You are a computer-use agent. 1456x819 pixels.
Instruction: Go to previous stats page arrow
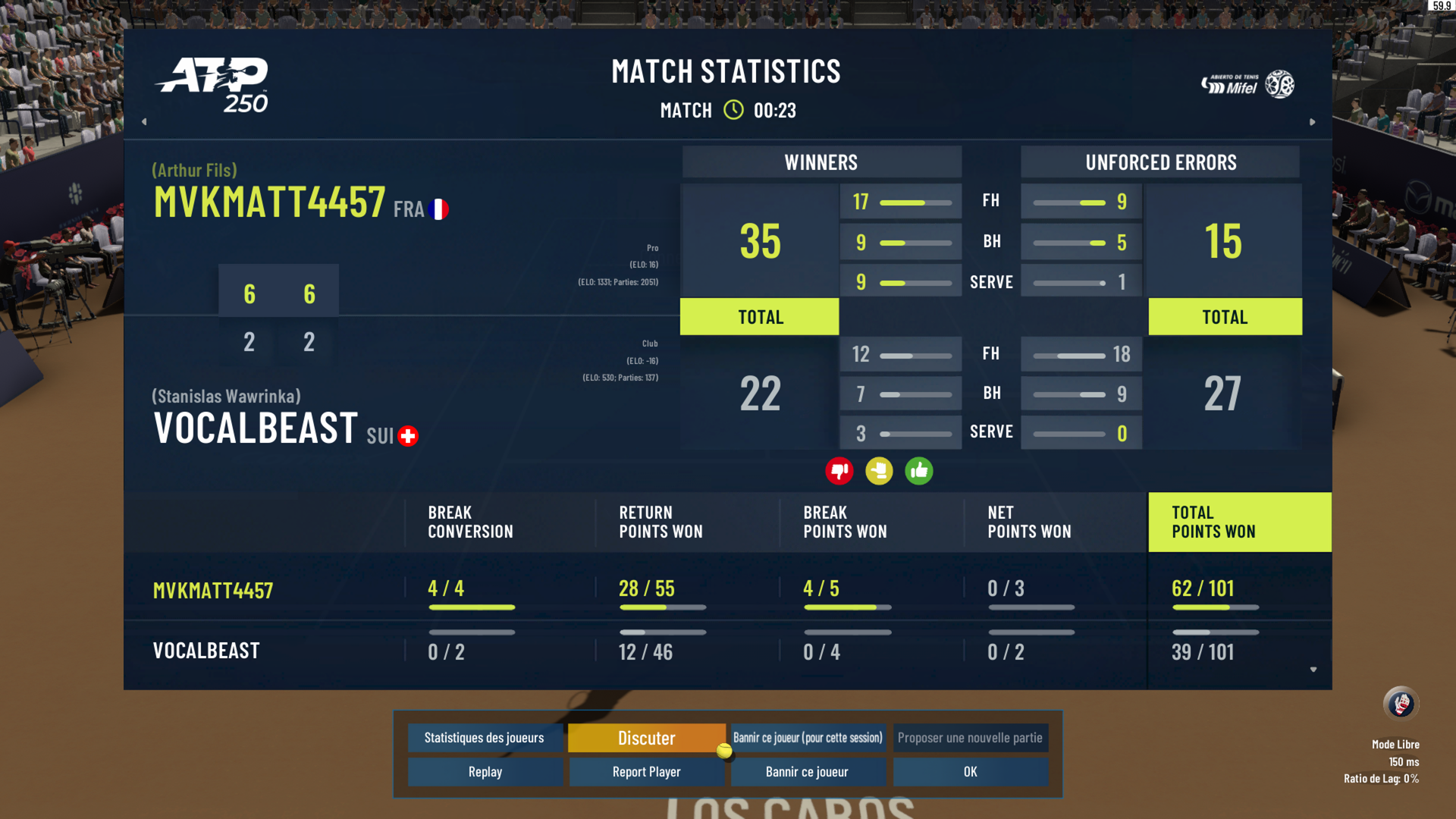click(144, 121)
